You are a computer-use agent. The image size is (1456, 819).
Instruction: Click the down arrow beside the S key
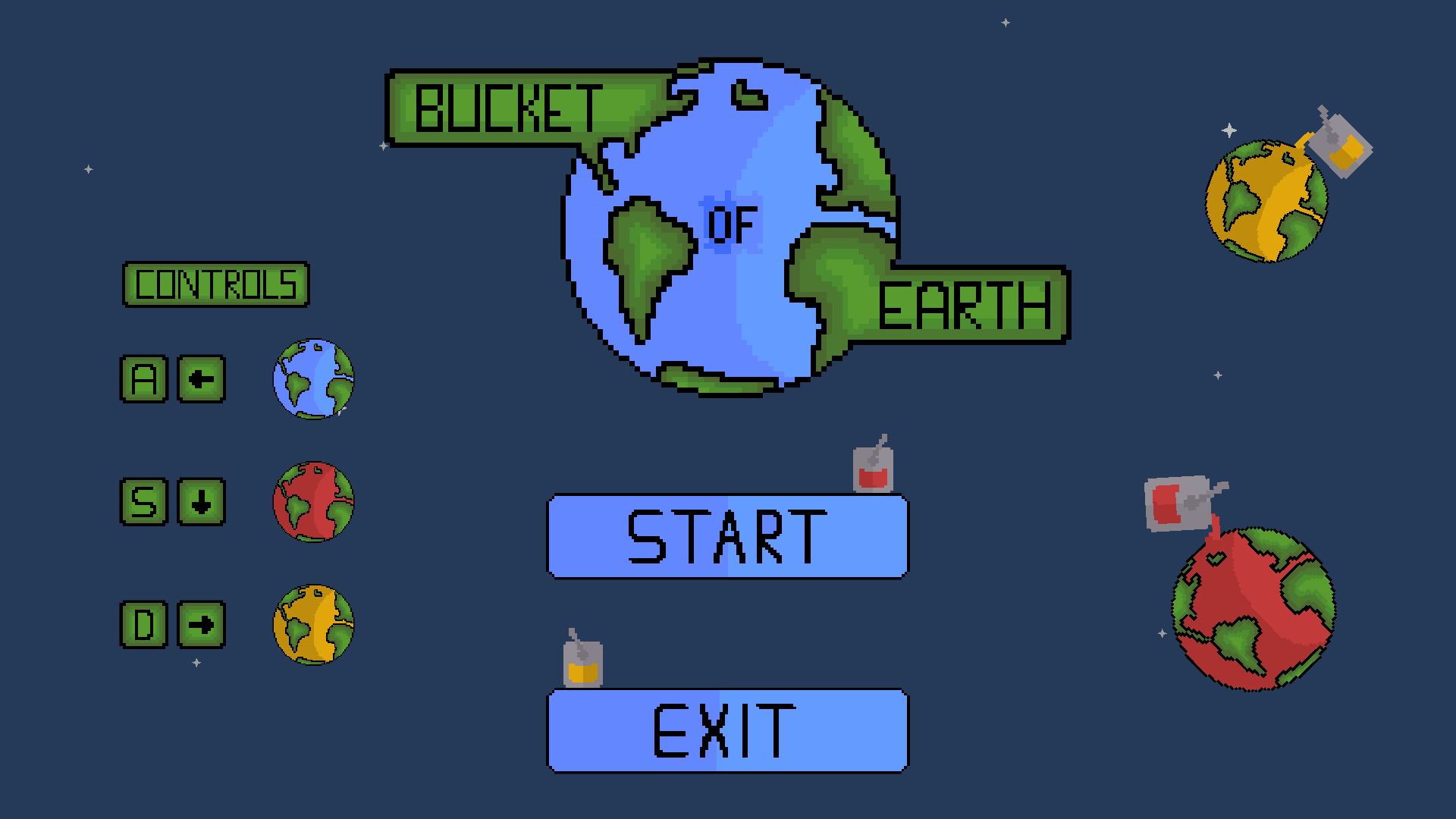click(x=200, y=500)
